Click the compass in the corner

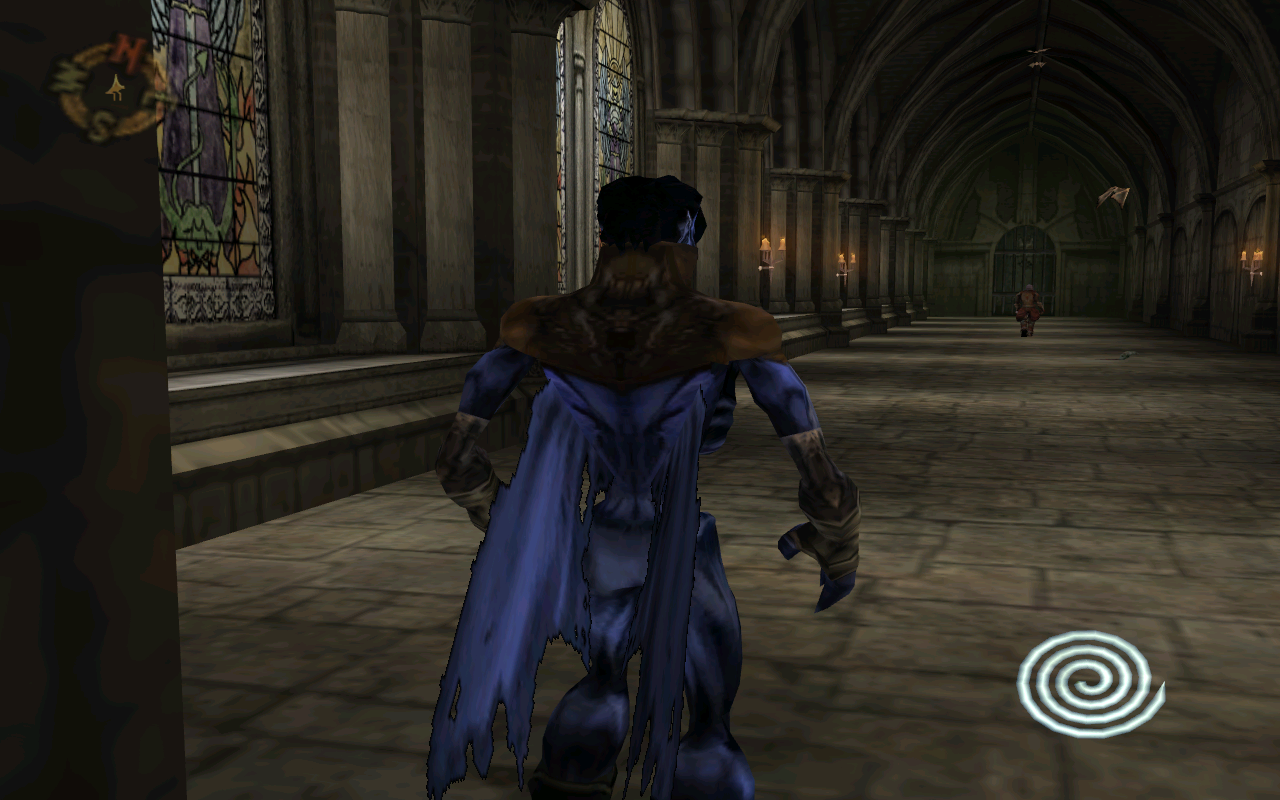110,89
